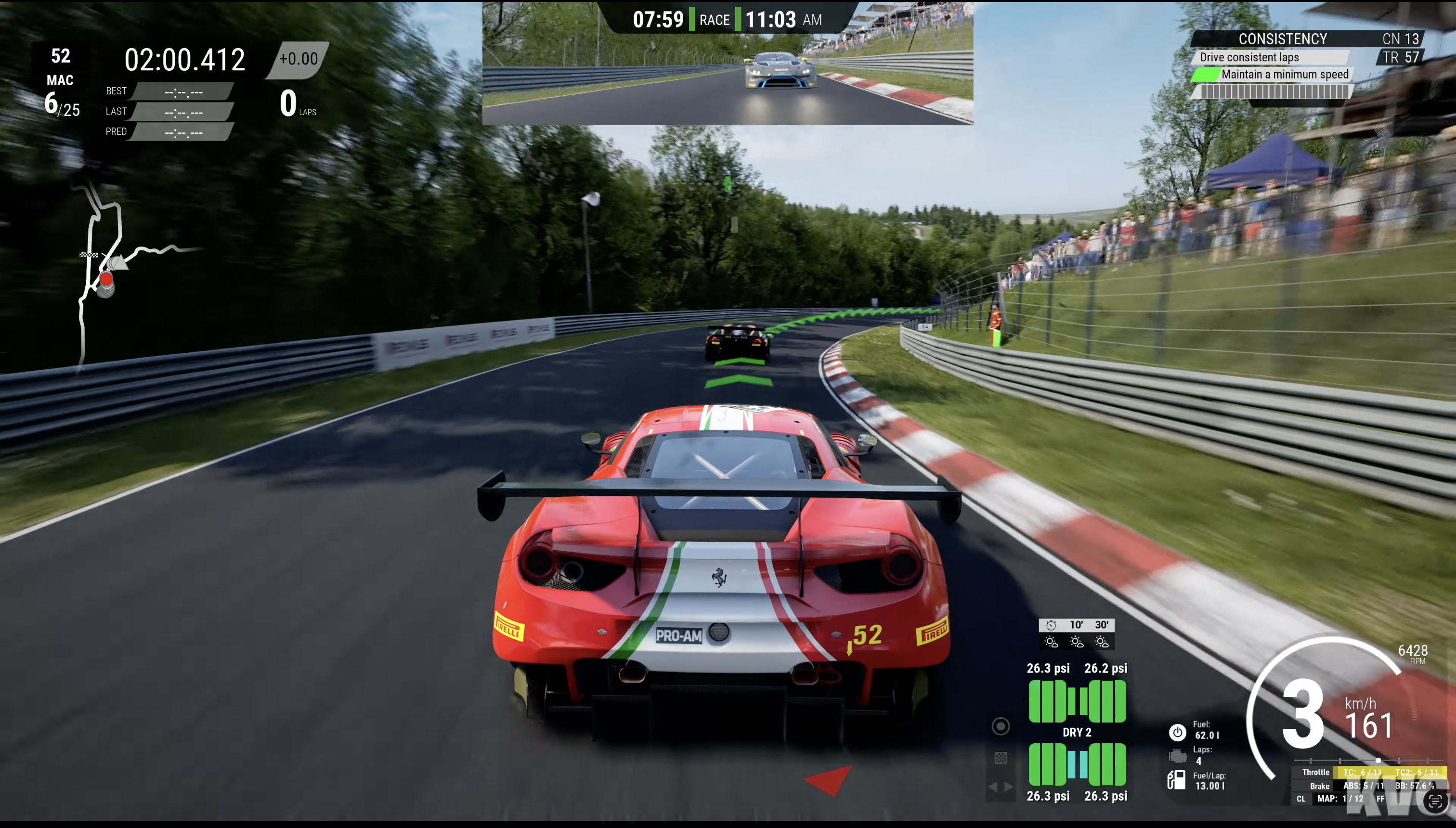1456x828 pixels.
Task: Select the engine status icon
Action: click(1177, 756)
